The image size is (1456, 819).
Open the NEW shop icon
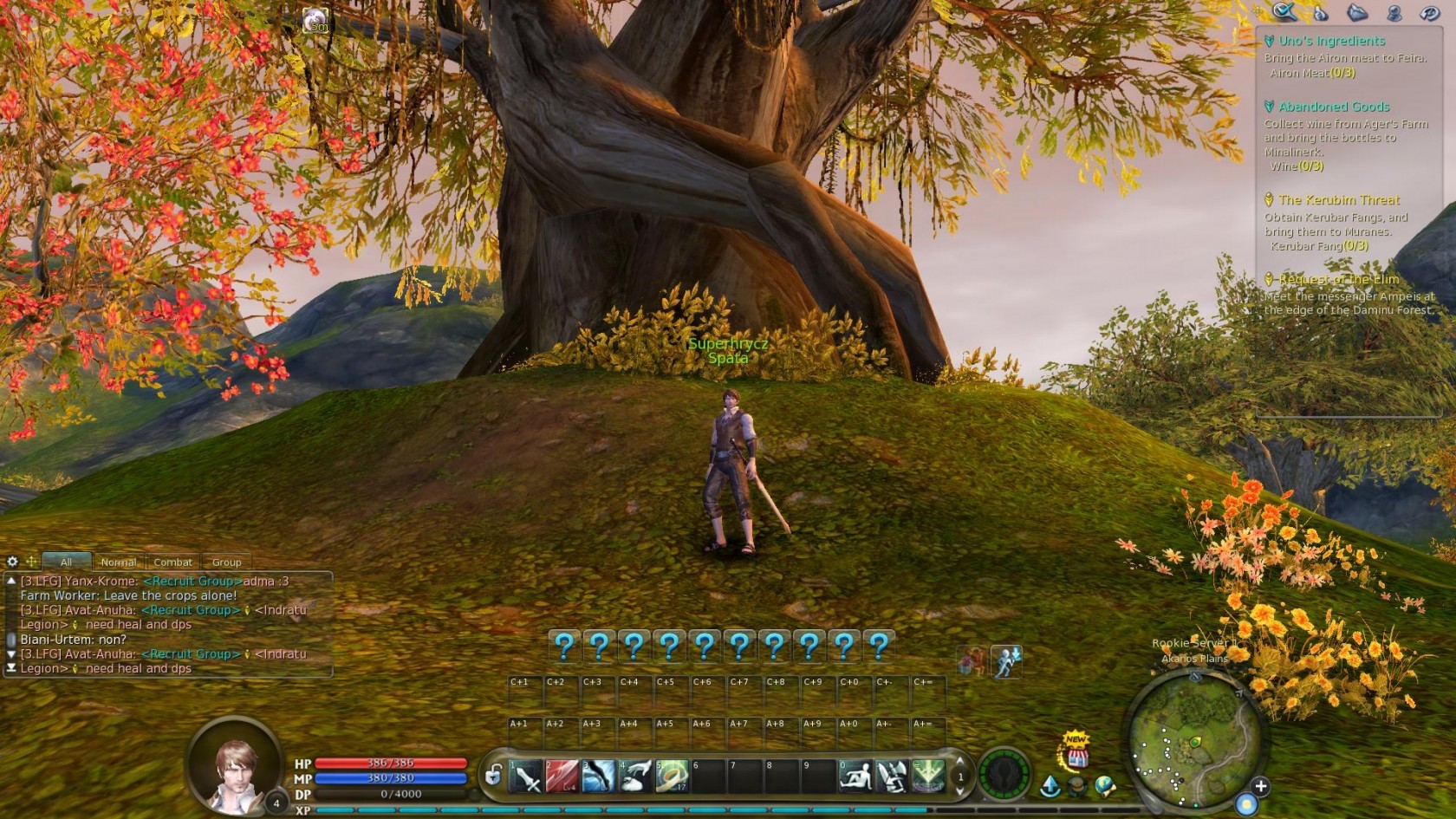[1076, 752]
